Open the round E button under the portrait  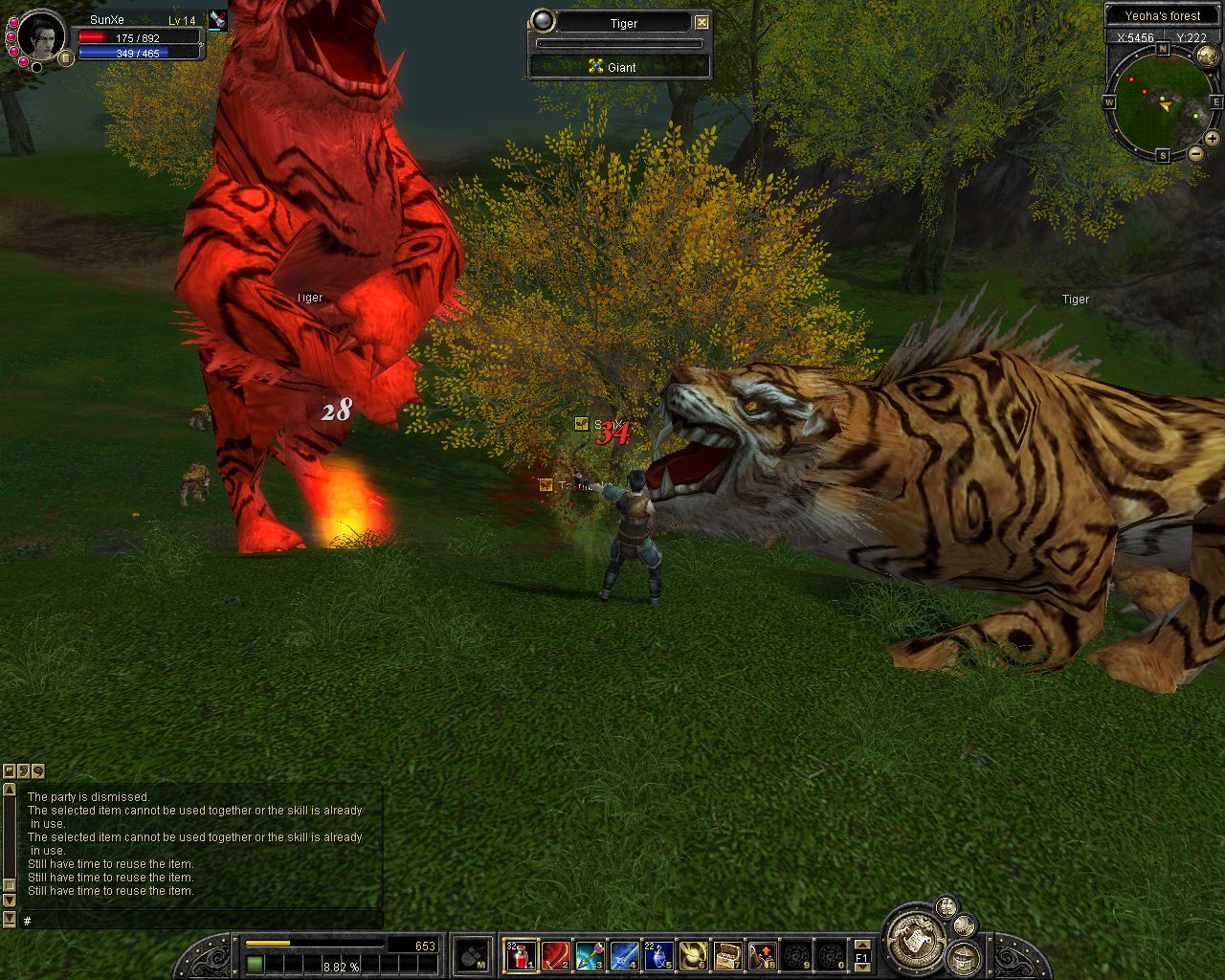pos(66,57)
